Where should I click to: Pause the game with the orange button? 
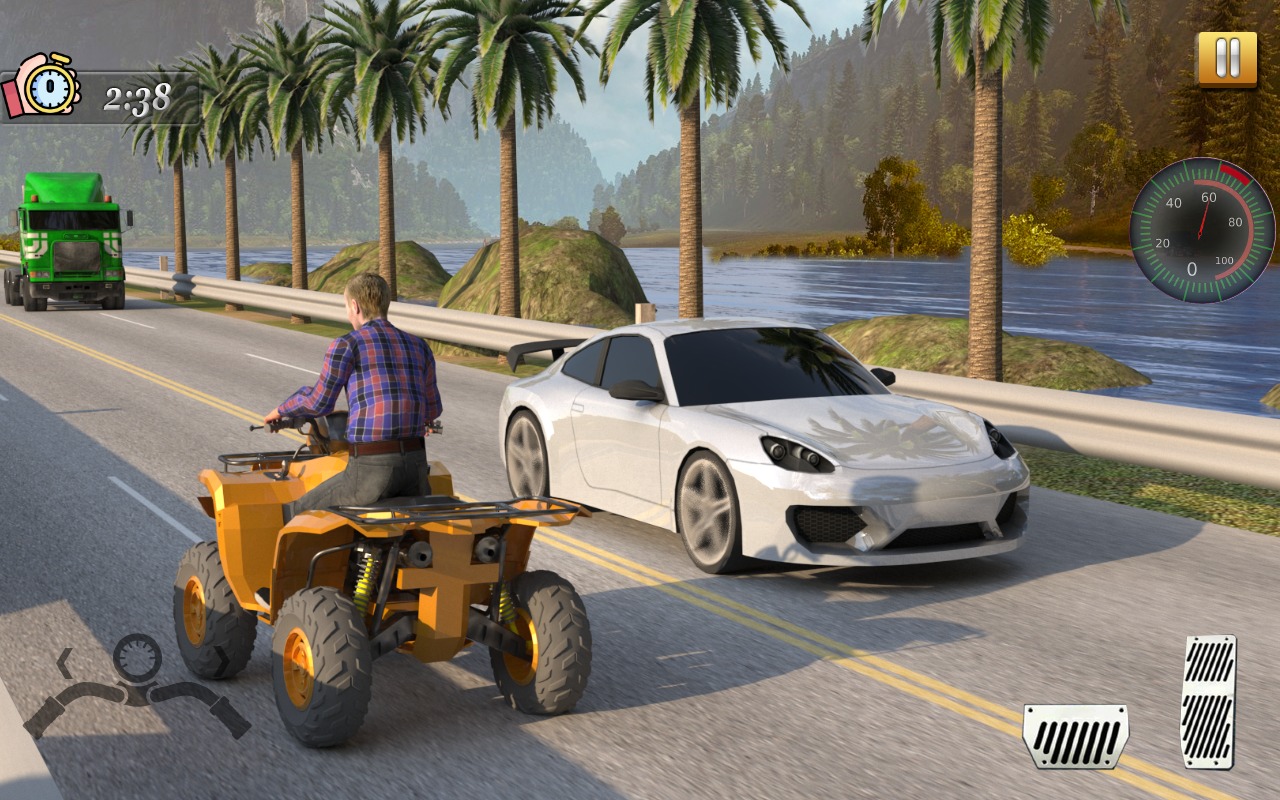[1227, 60]
